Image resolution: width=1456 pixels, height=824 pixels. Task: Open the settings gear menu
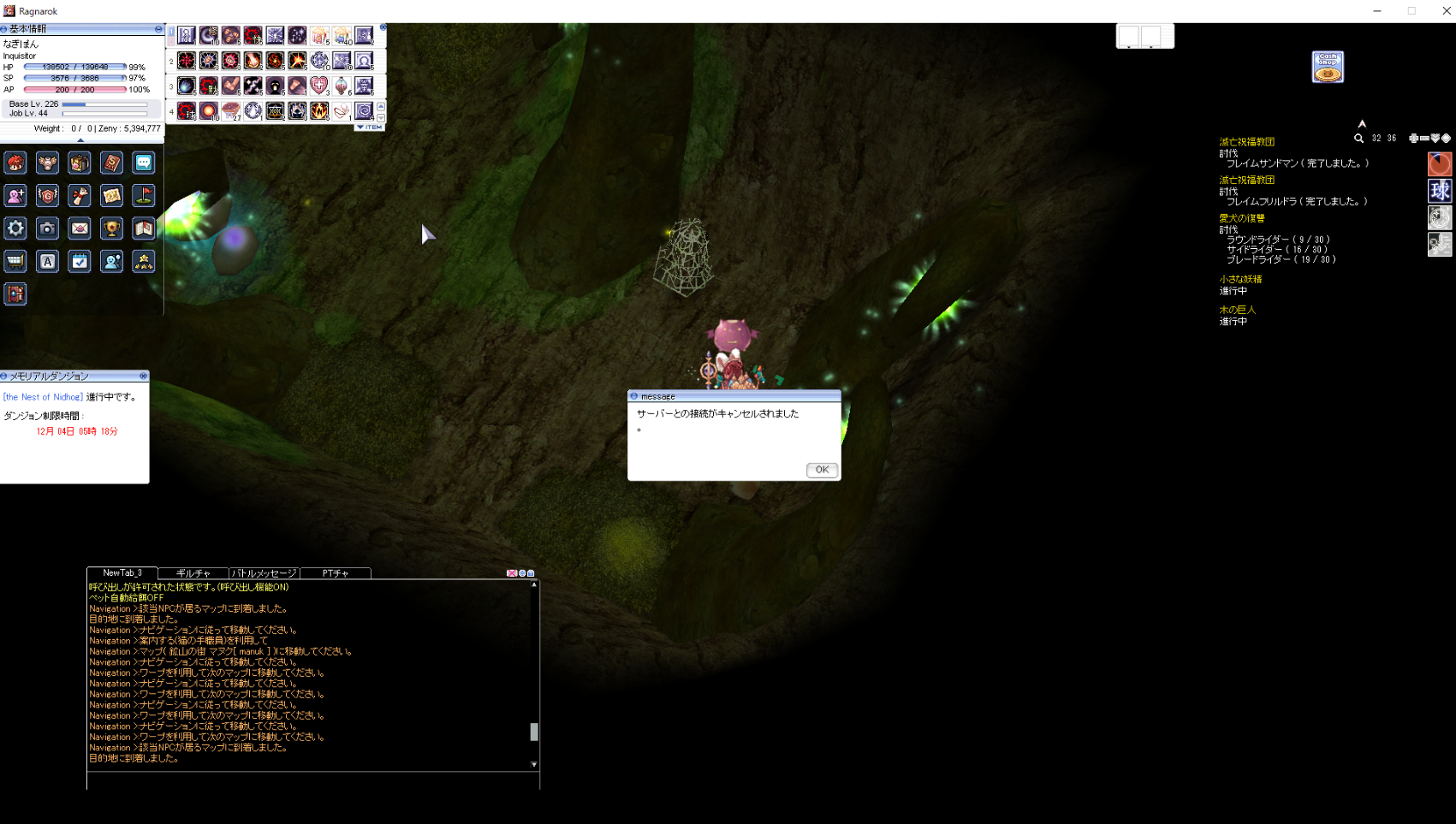coord(15,228)
